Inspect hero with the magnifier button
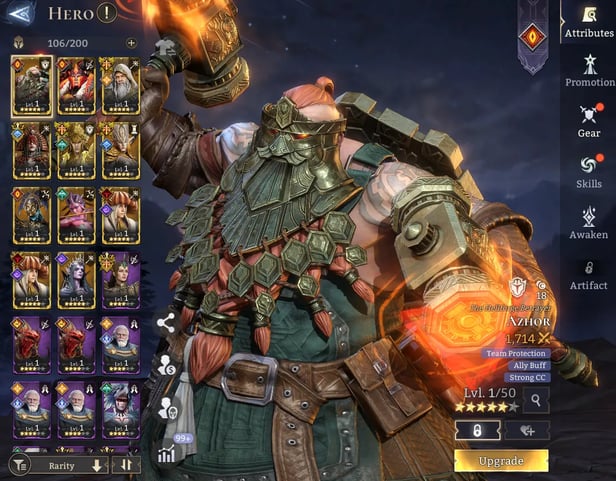The width and height of the screenshot is (616, 481). click(536, 401)
